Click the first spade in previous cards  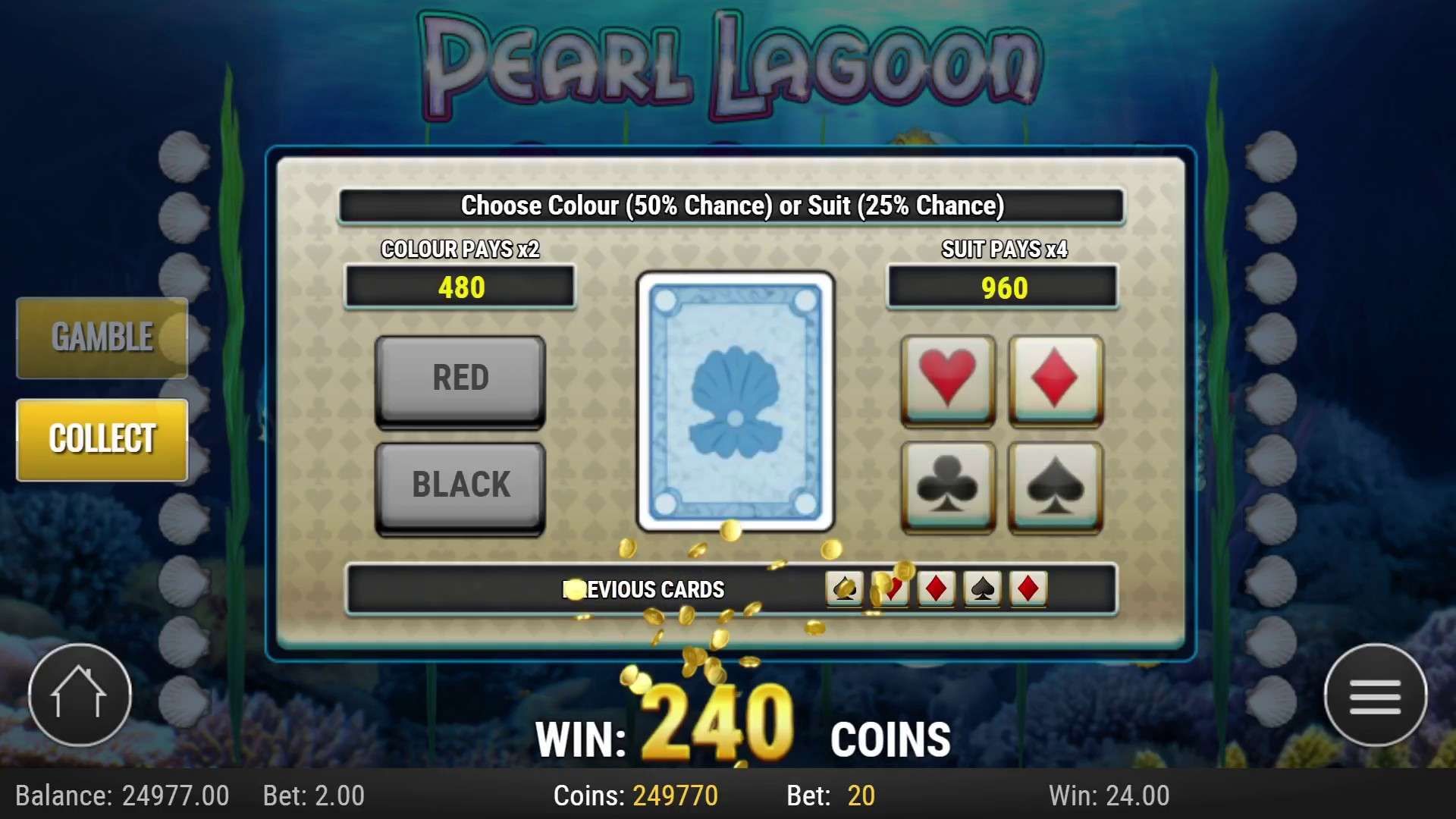click(843, 590)
